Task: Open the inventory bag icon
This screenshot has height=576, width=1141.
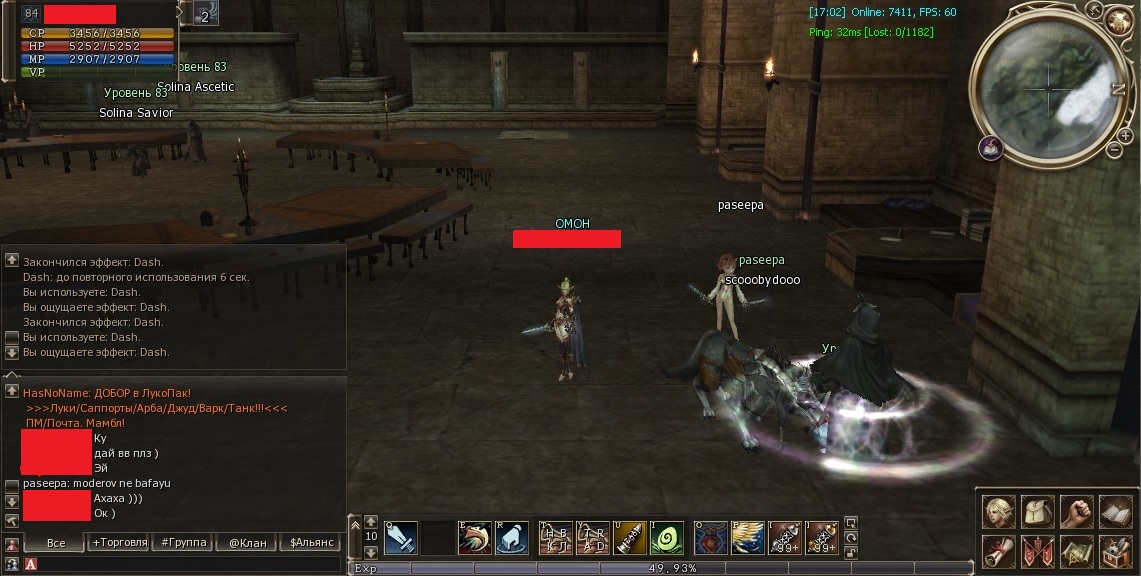Action: tap(1038, 513)
